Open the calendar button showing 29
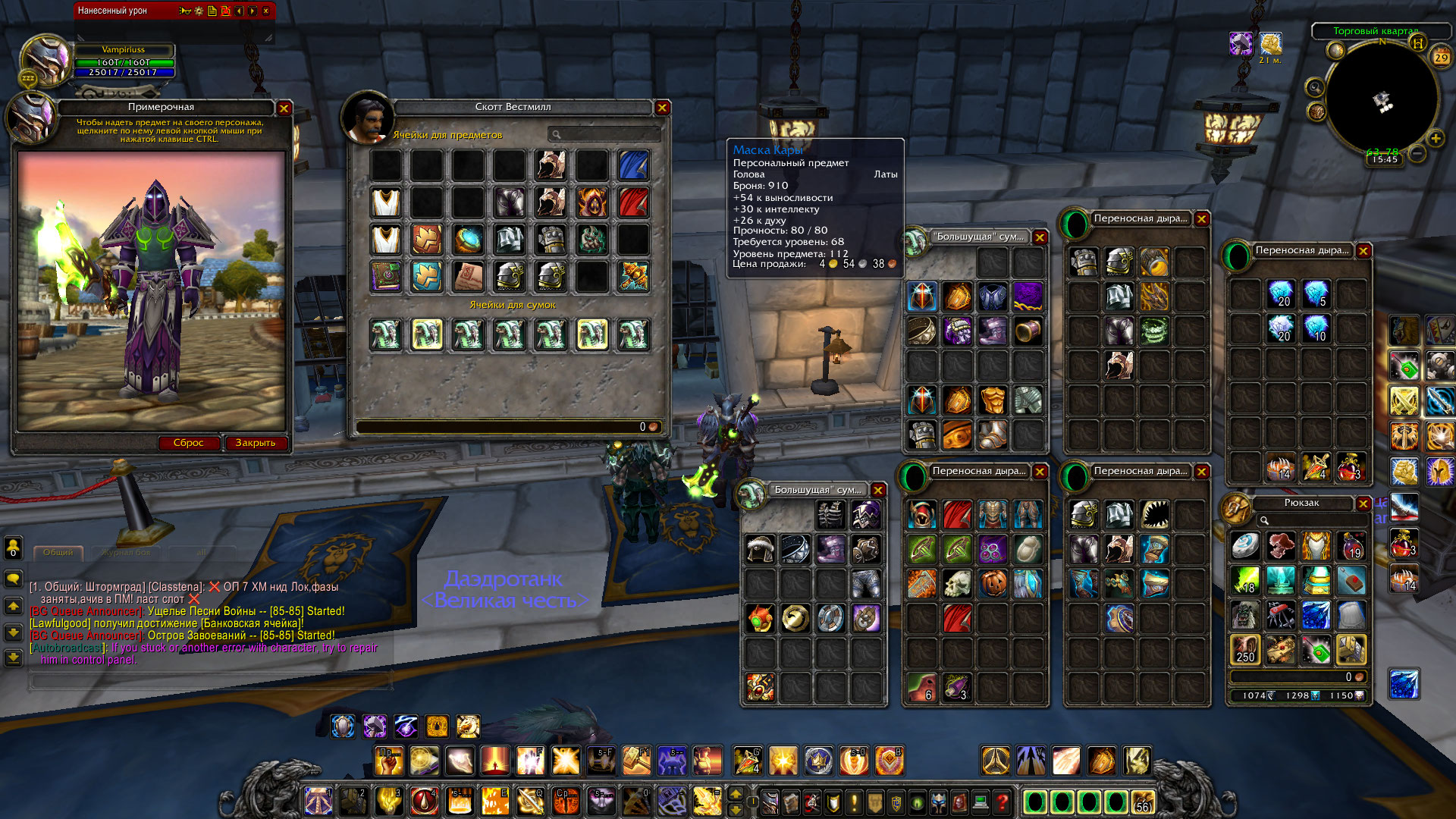This screenshot has height=819, width=1456. click(1441, 57)
